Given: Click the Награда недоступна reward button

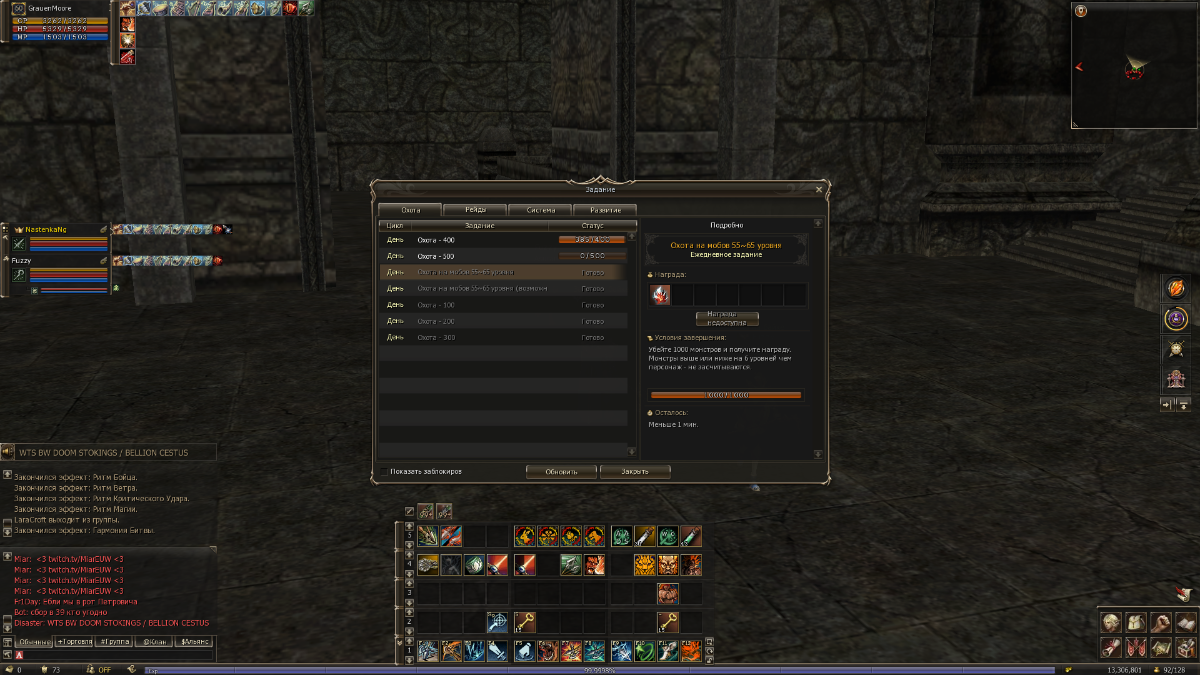Looking at the screenshot, I should tap(727, 318).
